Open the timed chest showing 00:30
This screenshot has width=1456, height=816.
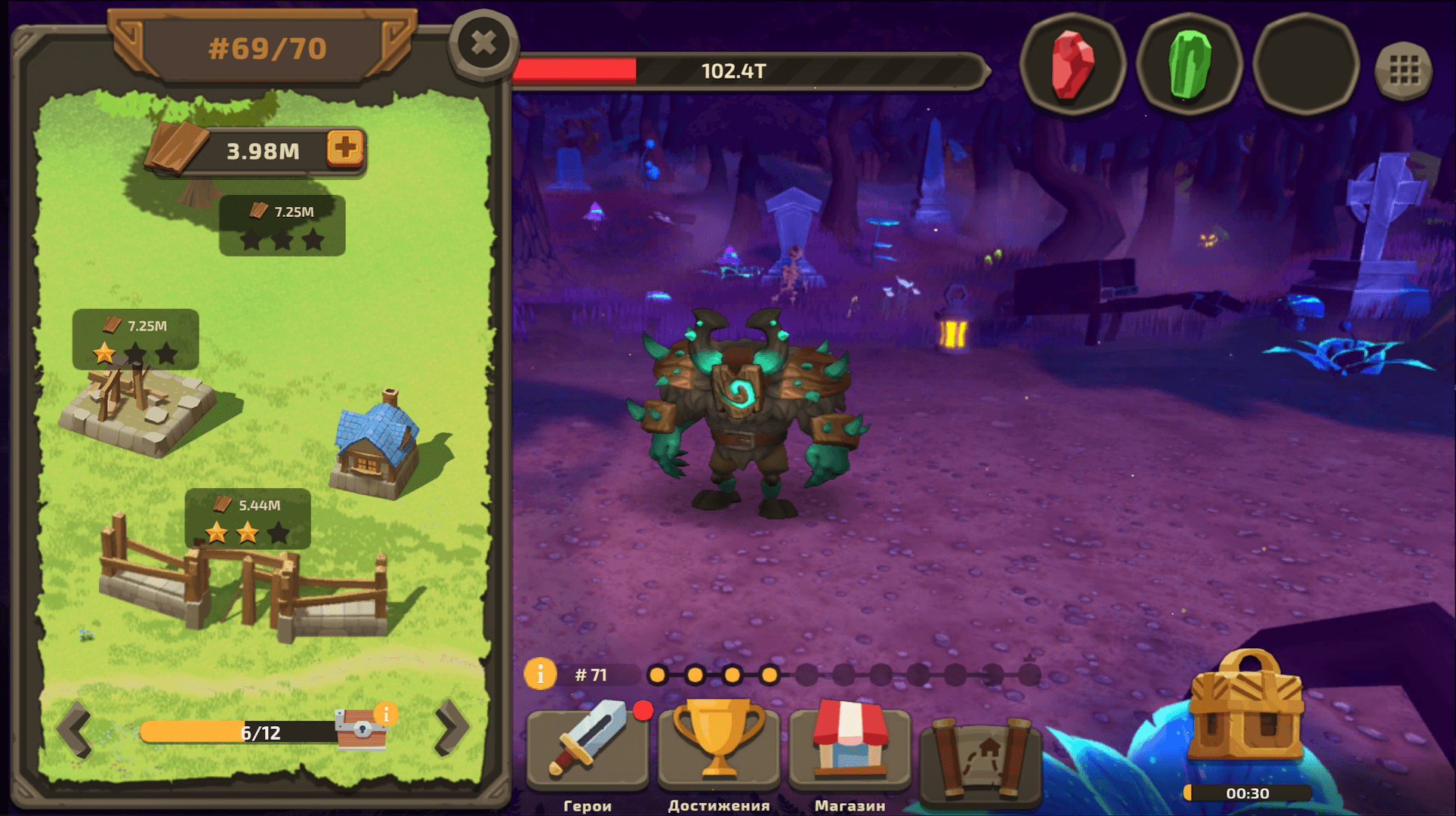1248,718
